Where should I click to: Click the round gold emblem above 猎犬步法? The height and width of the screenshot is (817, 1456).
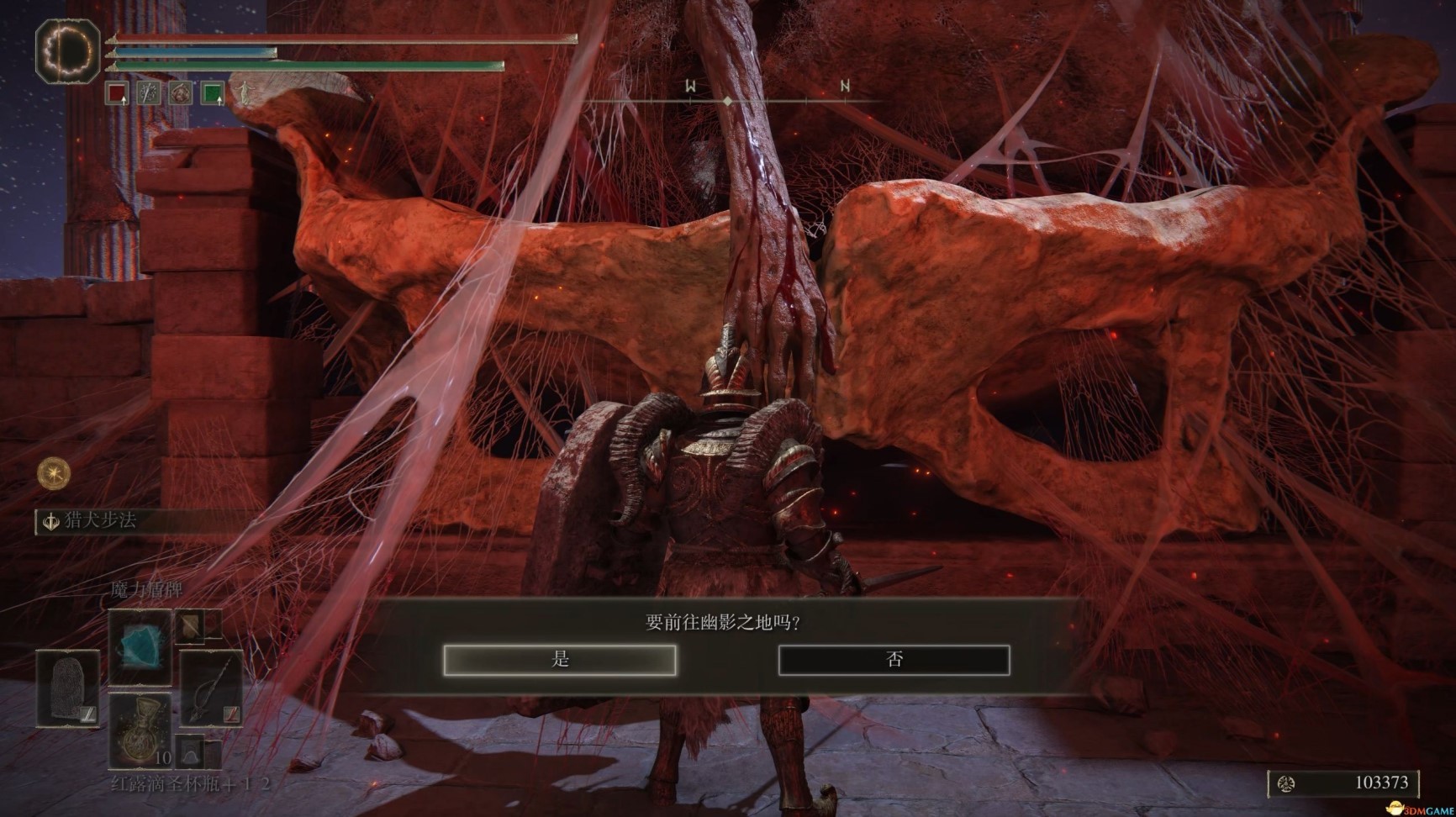point(54,474)
